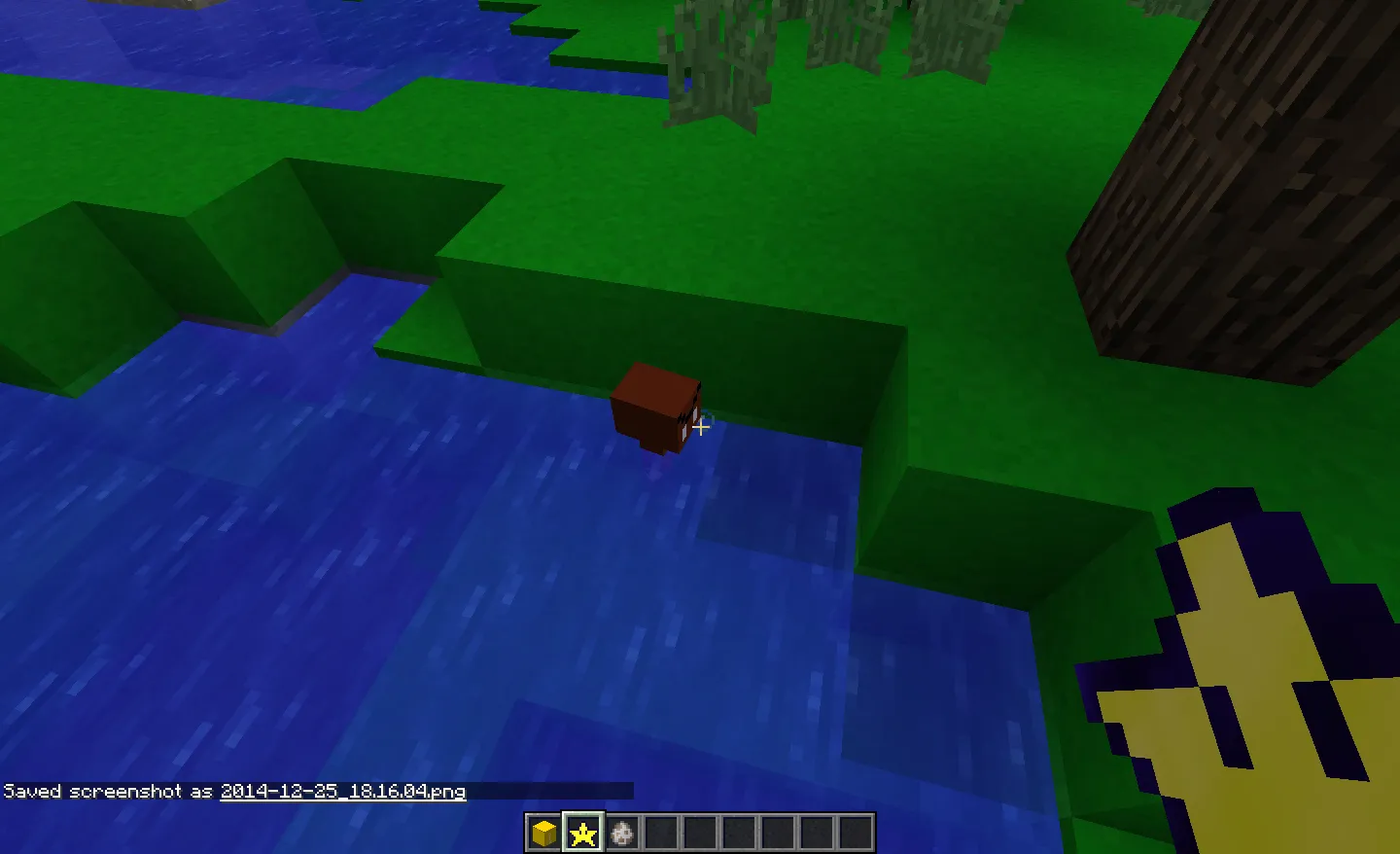Select the spawn egg in the third hotbar slot
Screen dimensions: 1400x854
[622, 834]
